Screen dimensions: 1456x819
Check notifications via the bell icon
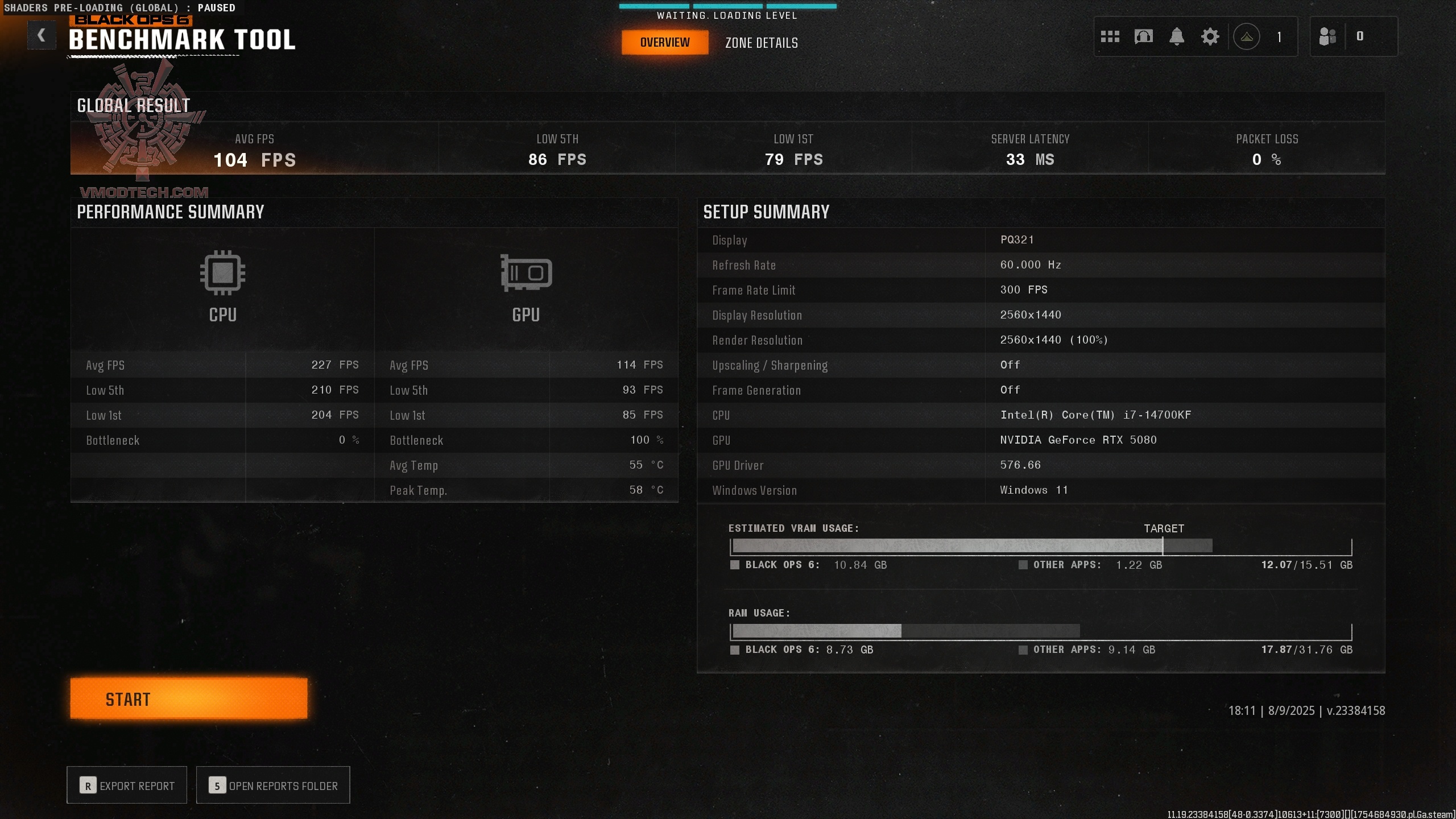tap(1177, 36)
